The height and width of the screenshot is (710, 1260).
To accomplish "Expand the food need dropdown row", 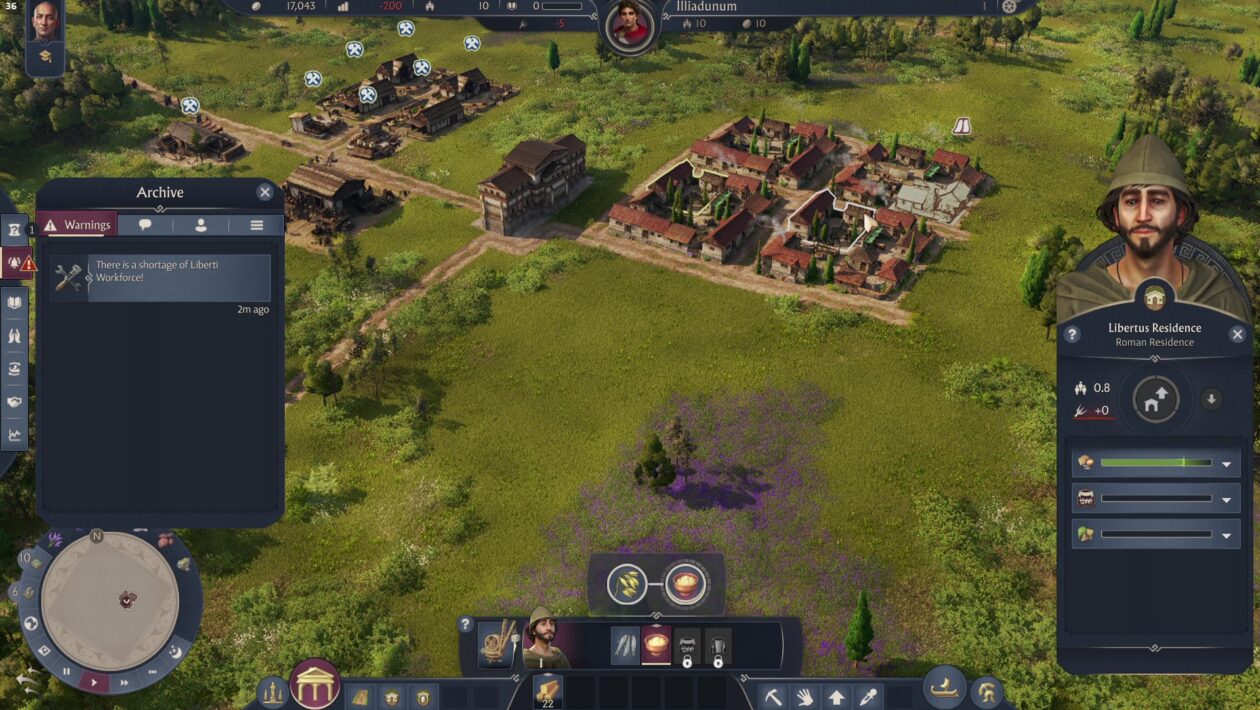I will 1227,464.
